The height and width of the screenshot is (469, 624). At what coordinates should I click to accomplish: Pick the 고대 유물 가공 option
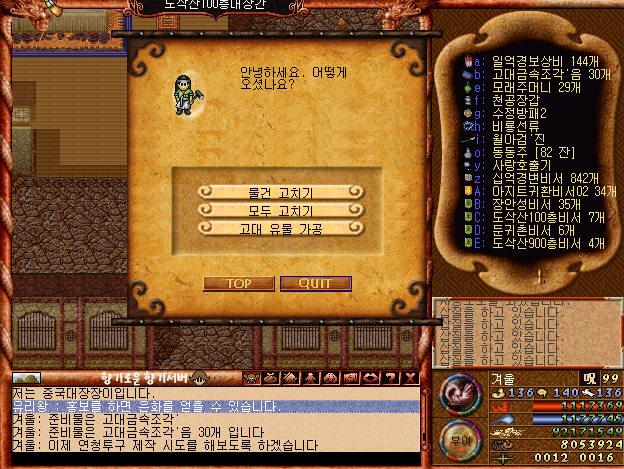[x=280, y=228]
